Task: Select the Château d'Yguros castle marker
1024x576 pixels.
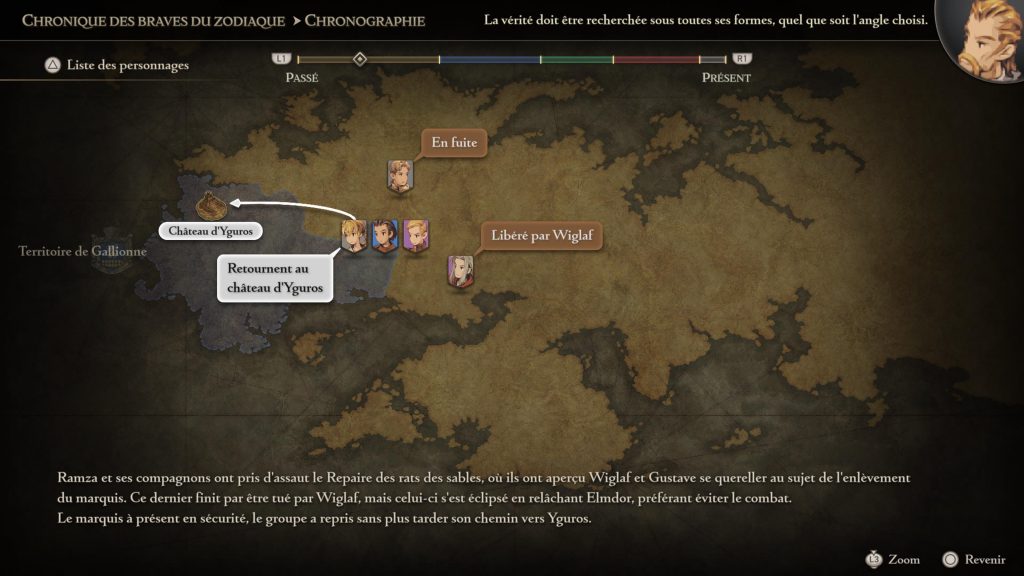Action: tap(210, 204)
